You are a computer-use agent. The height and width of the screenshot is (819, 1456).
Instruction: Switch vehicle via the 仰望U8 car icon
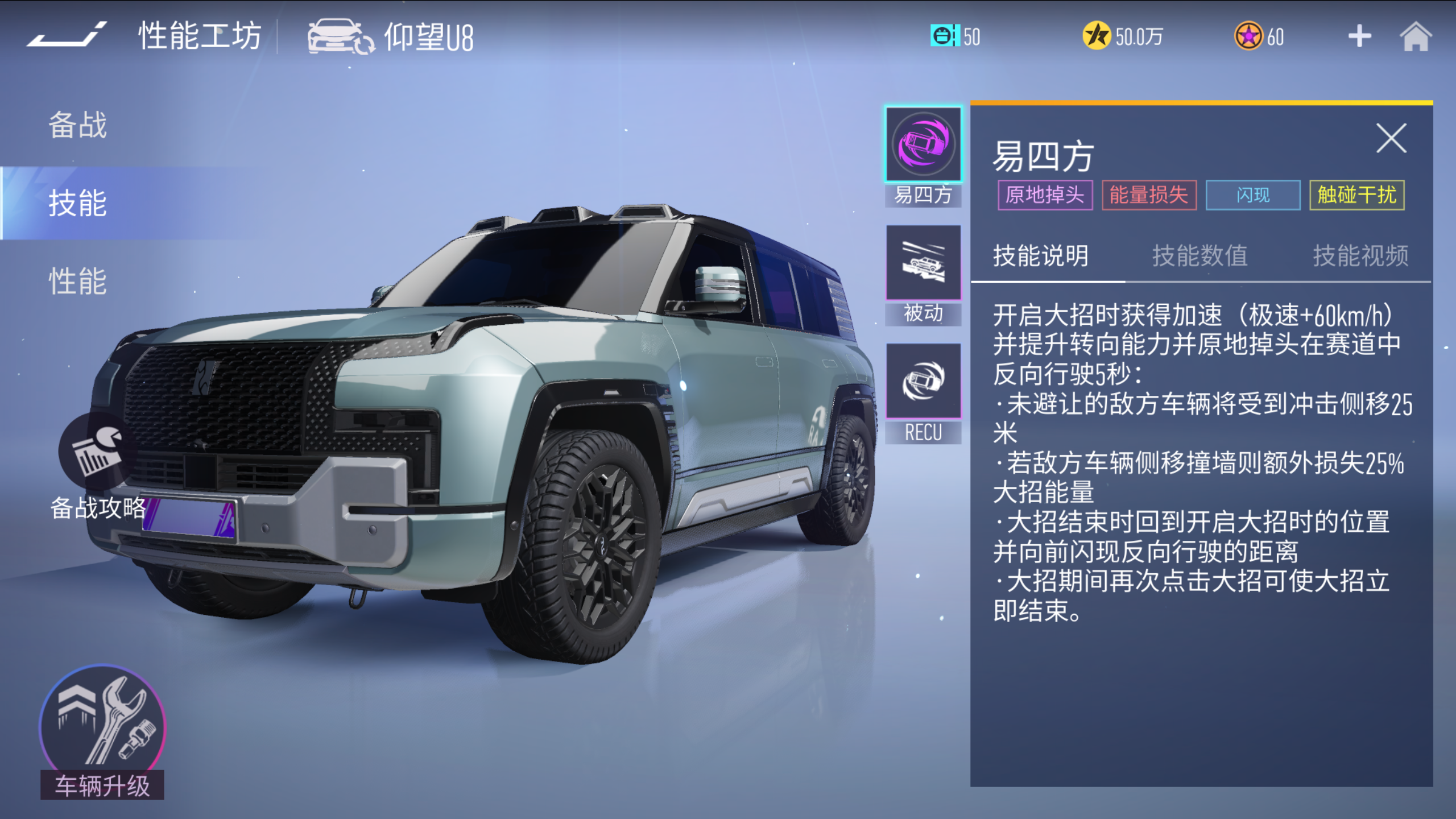point(340,36)
